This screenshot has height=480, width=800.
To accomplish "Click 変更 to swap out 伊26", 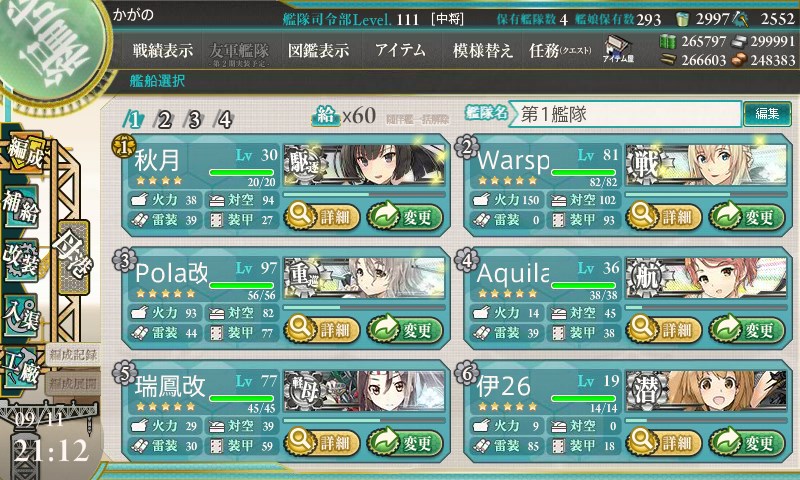I will click(741, 442).
